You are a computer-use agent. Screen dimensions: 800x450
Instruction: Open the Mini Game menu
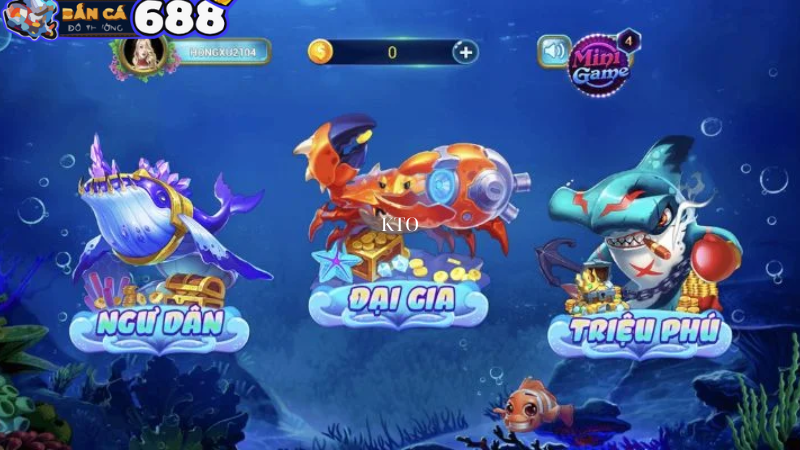point(599,64)
